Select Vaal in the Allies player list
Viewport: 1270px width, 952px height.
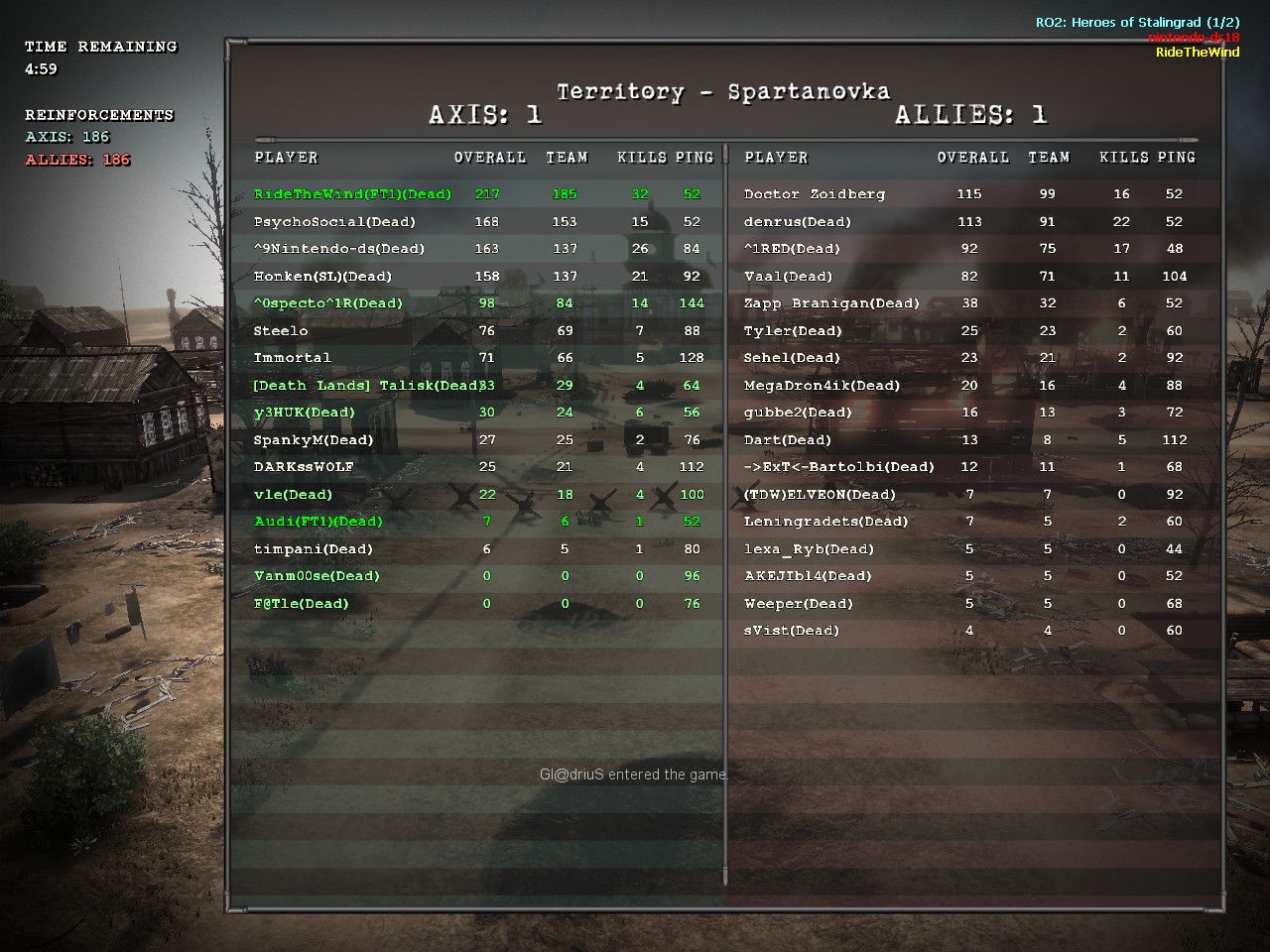click(788, 277)
